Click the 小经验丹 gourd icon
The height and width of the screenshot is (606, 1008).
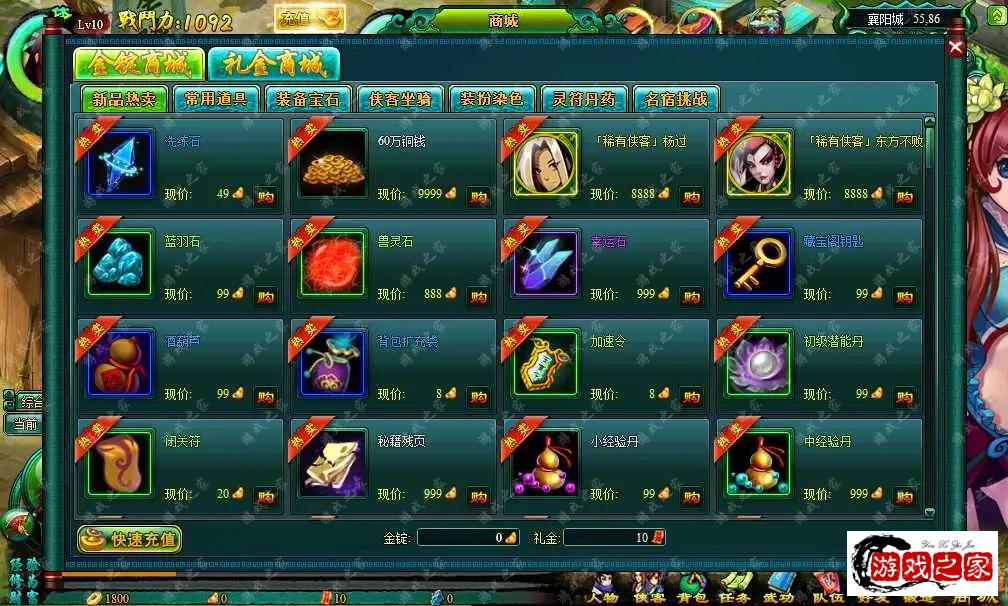546,464
